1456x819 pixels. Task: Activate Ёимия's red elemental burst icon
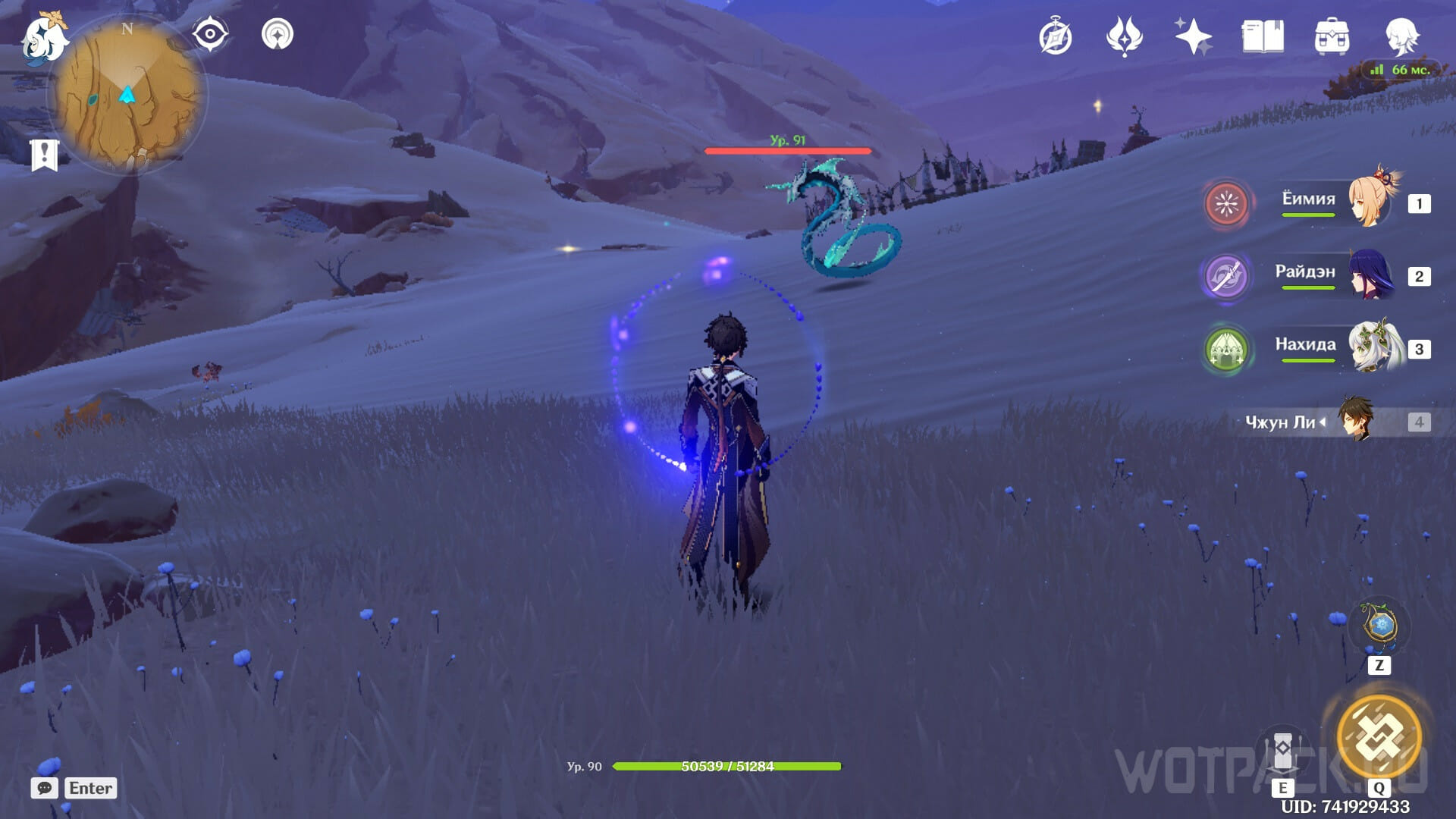point(1226,203)
